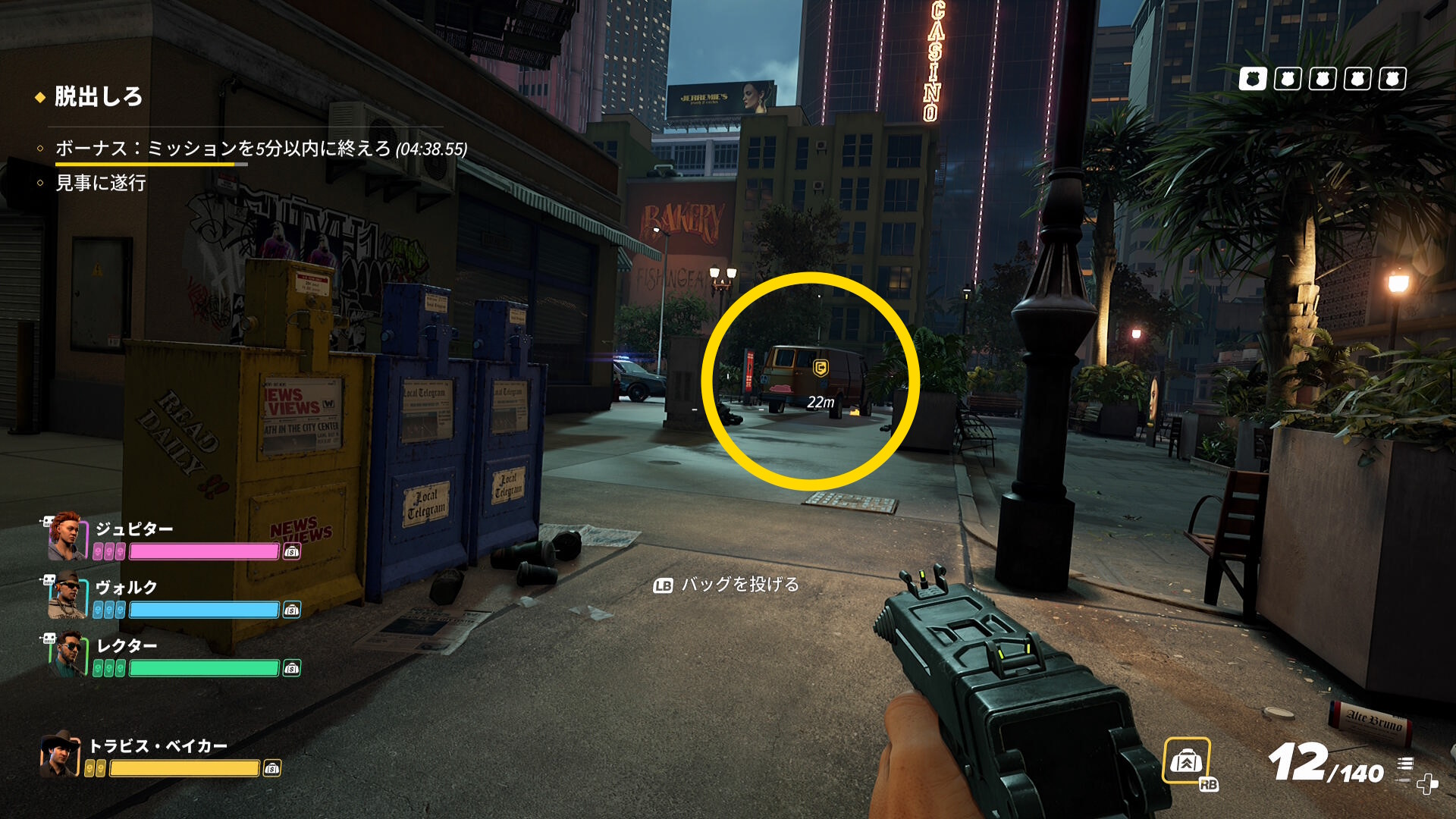Screen dimensions: 1456x819
Task: Select teammate ヴォルク's portrait
Action: tap(67, 596)
